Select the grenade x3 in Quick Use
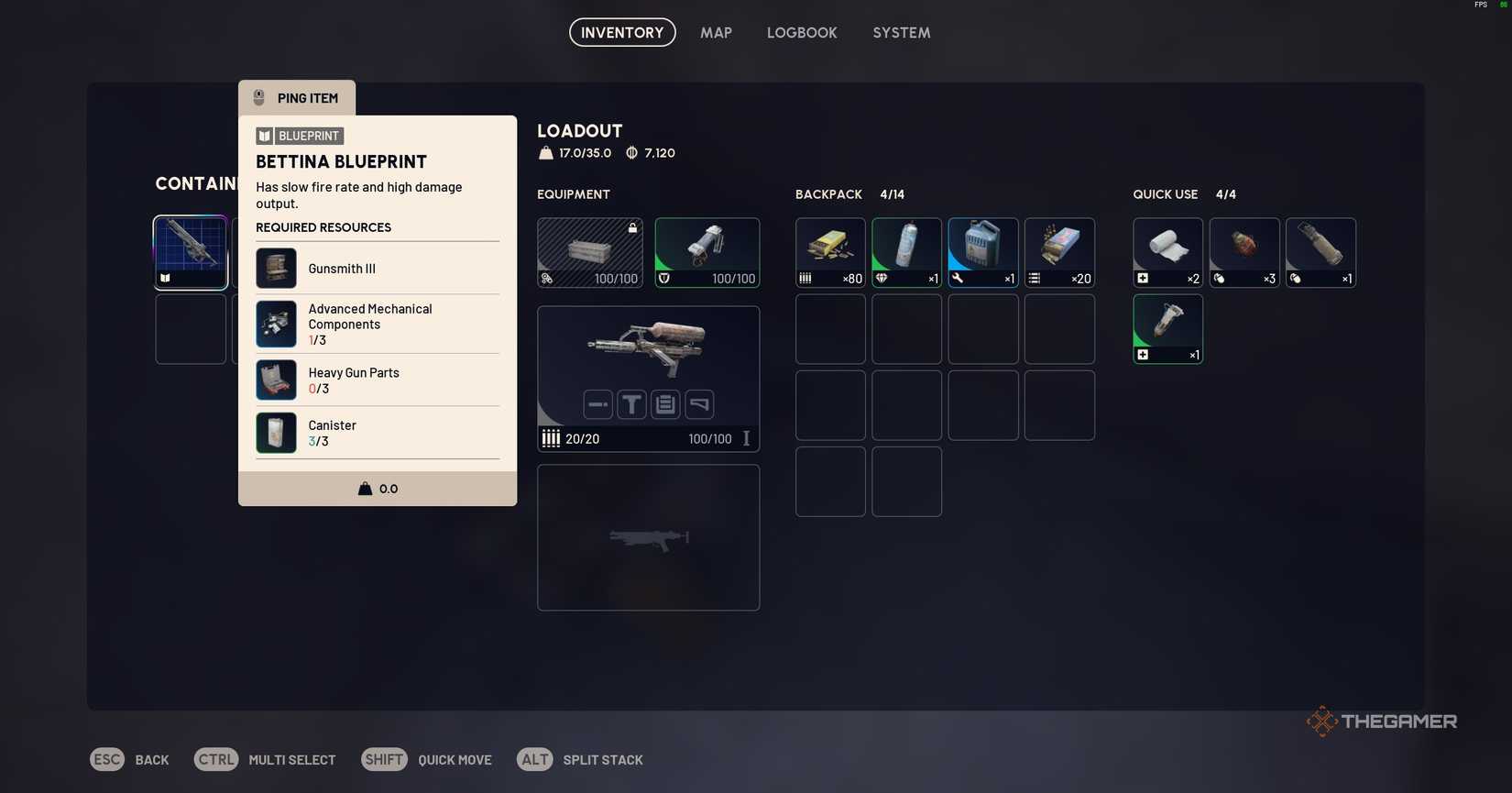 (x=1244, y=251)
